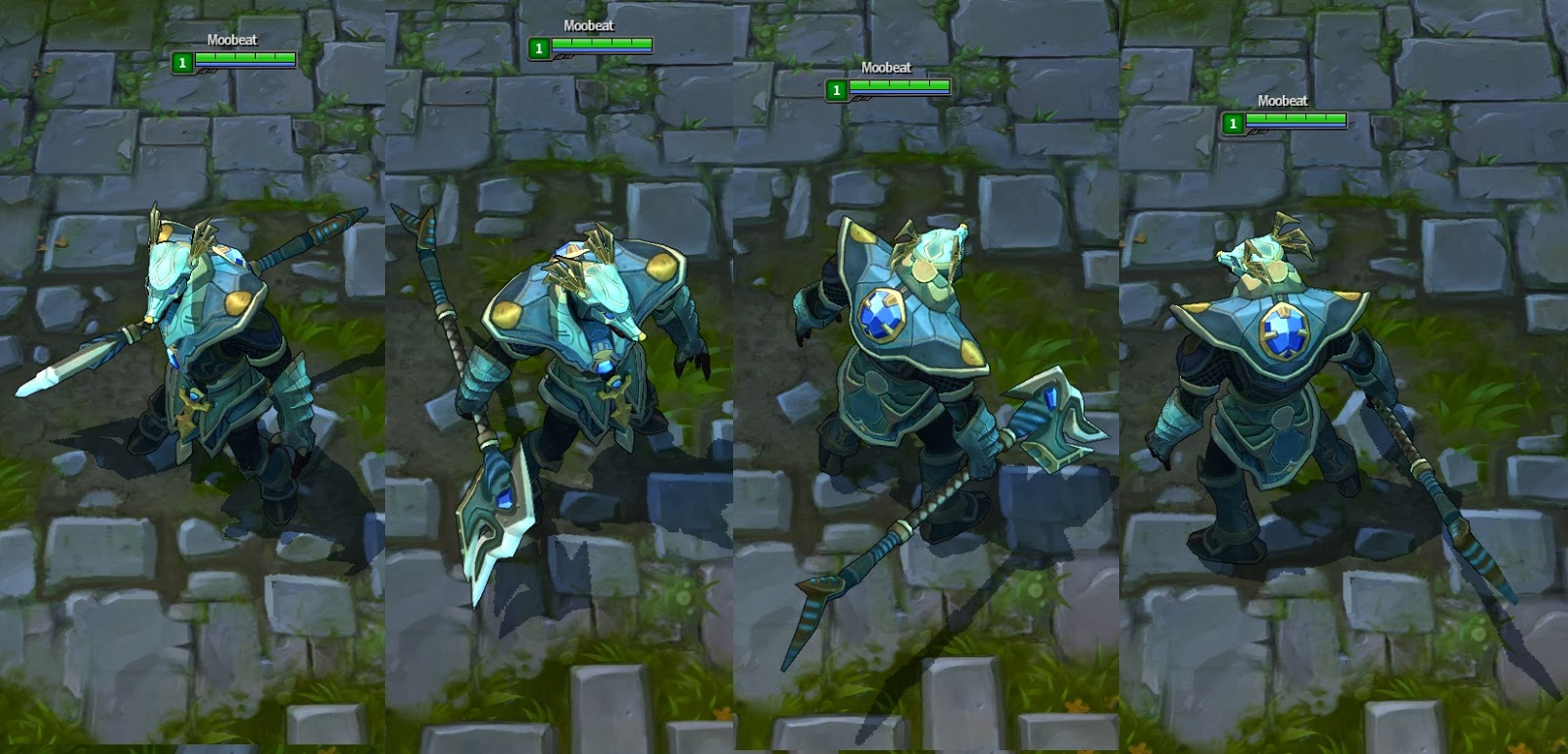Toggle the level 1 badge in the first panel
The height and width of the screenshot is (754, 1568).
click(181, 63)
